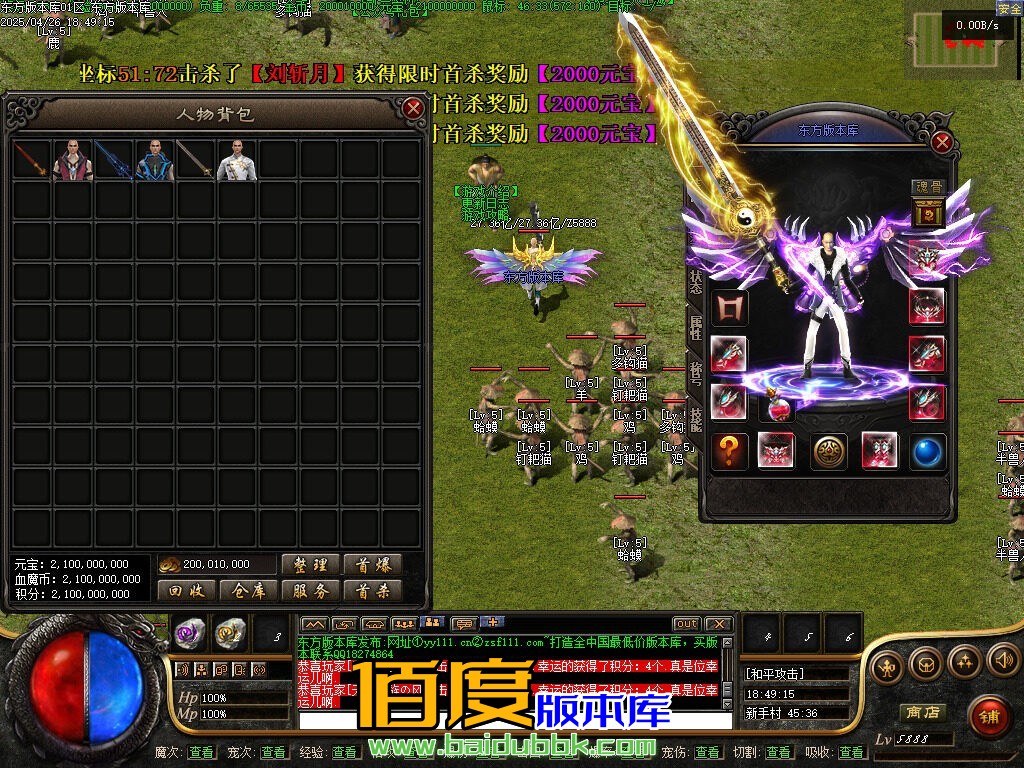The image size is (1024, 768).
Task: Open the 魂骨 soul bone slot
Action: pyautogui.click(x=928, y=212)
